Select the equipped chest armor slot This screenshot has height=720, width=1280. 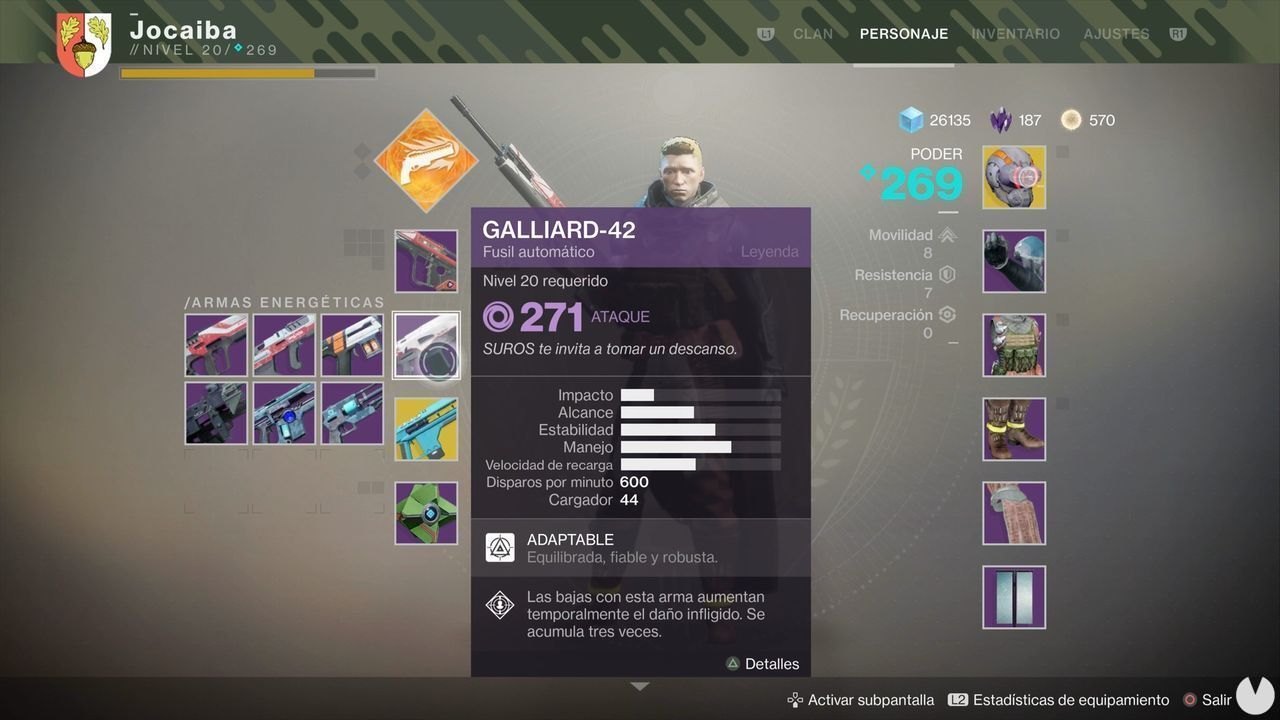[x=1013, y=345]
